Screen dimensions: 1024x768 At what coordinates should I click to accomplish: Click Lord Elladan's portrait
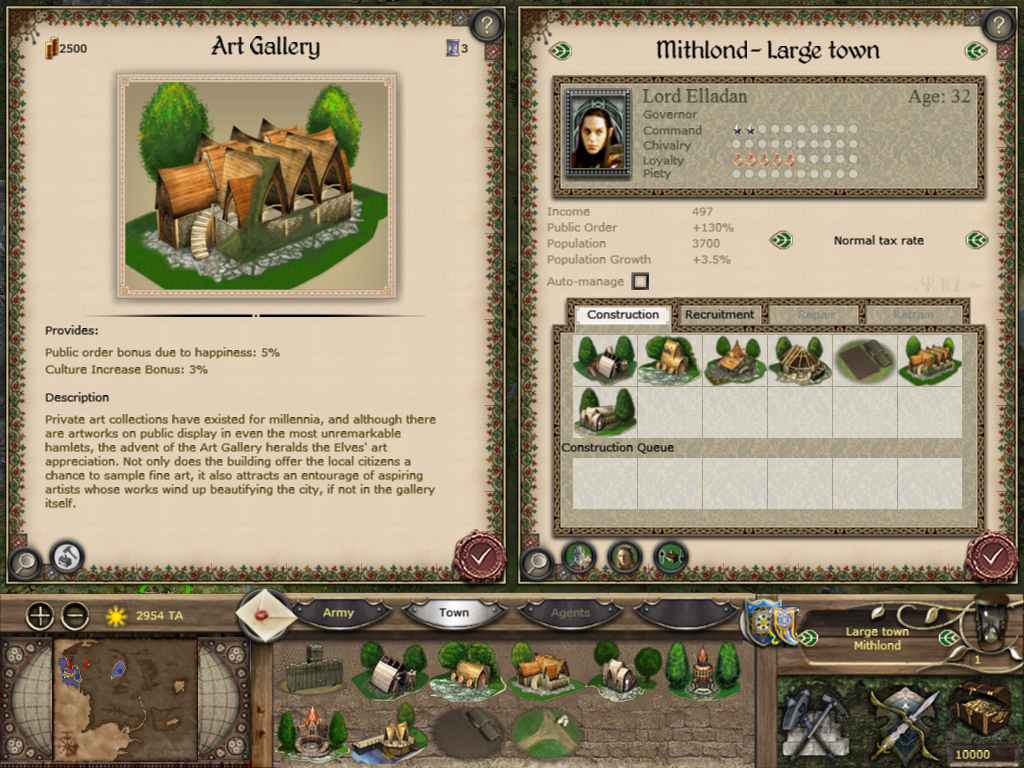point(598,133)
